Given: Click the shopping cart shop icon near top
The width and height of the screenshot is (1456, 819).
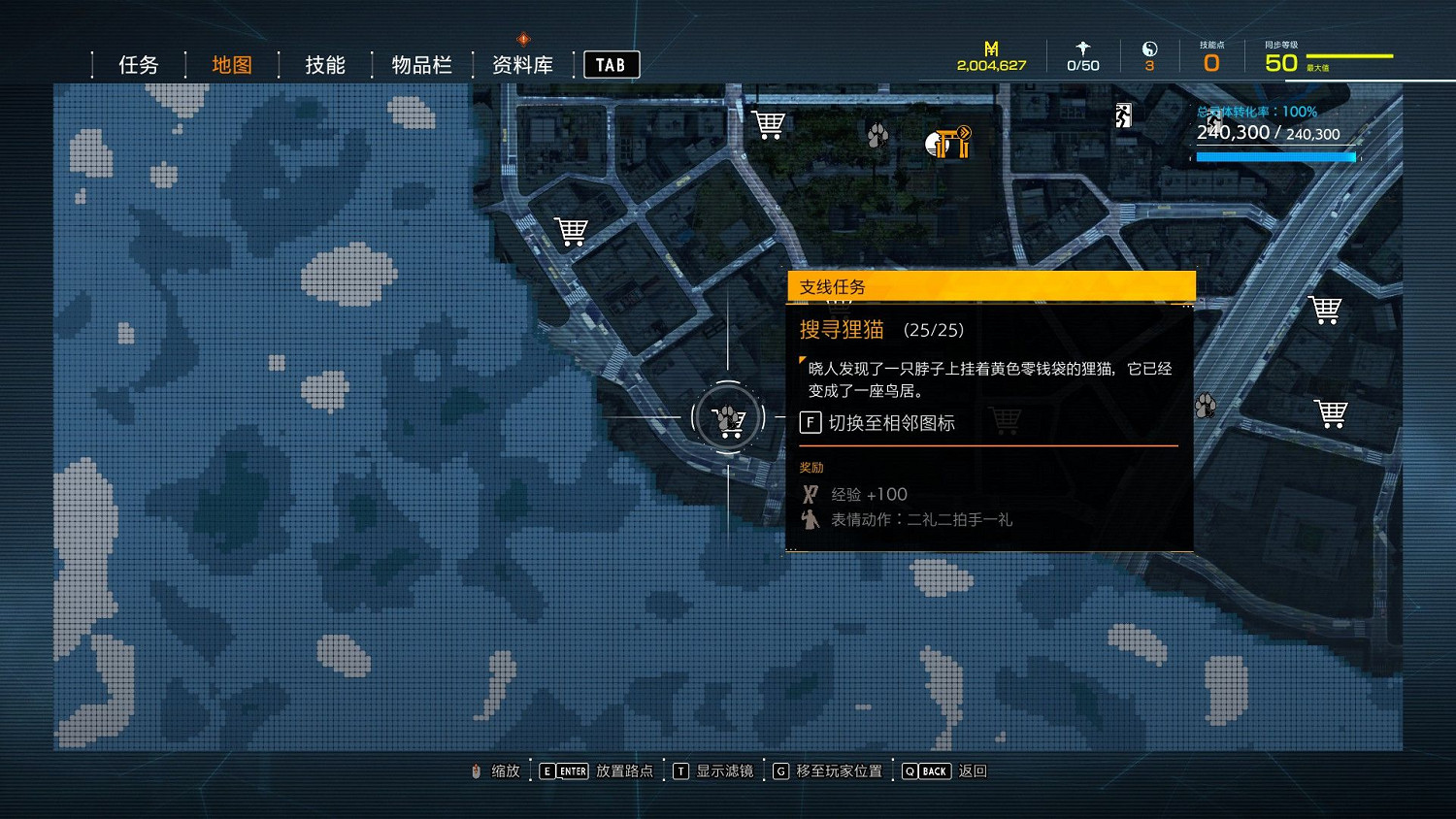Looking at the screenshot, I should click(768, 123).
